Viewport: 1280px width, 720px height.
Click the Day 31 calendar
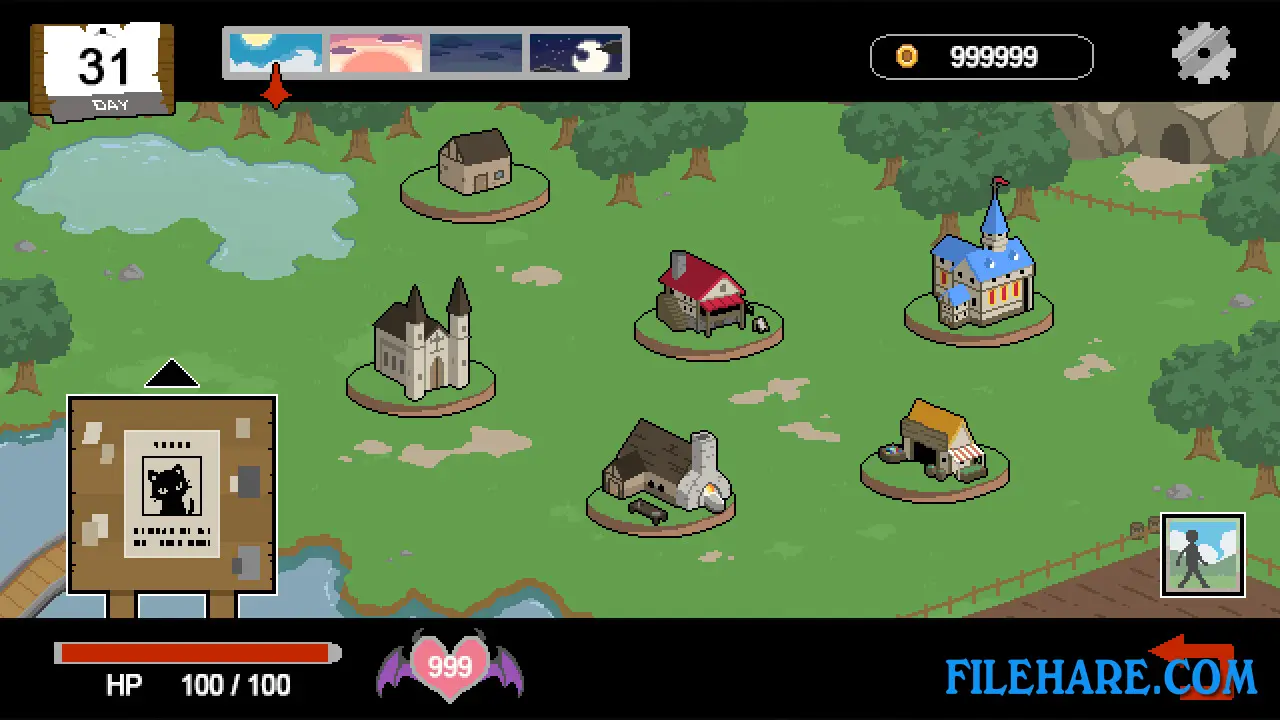[x=100, y=65]
